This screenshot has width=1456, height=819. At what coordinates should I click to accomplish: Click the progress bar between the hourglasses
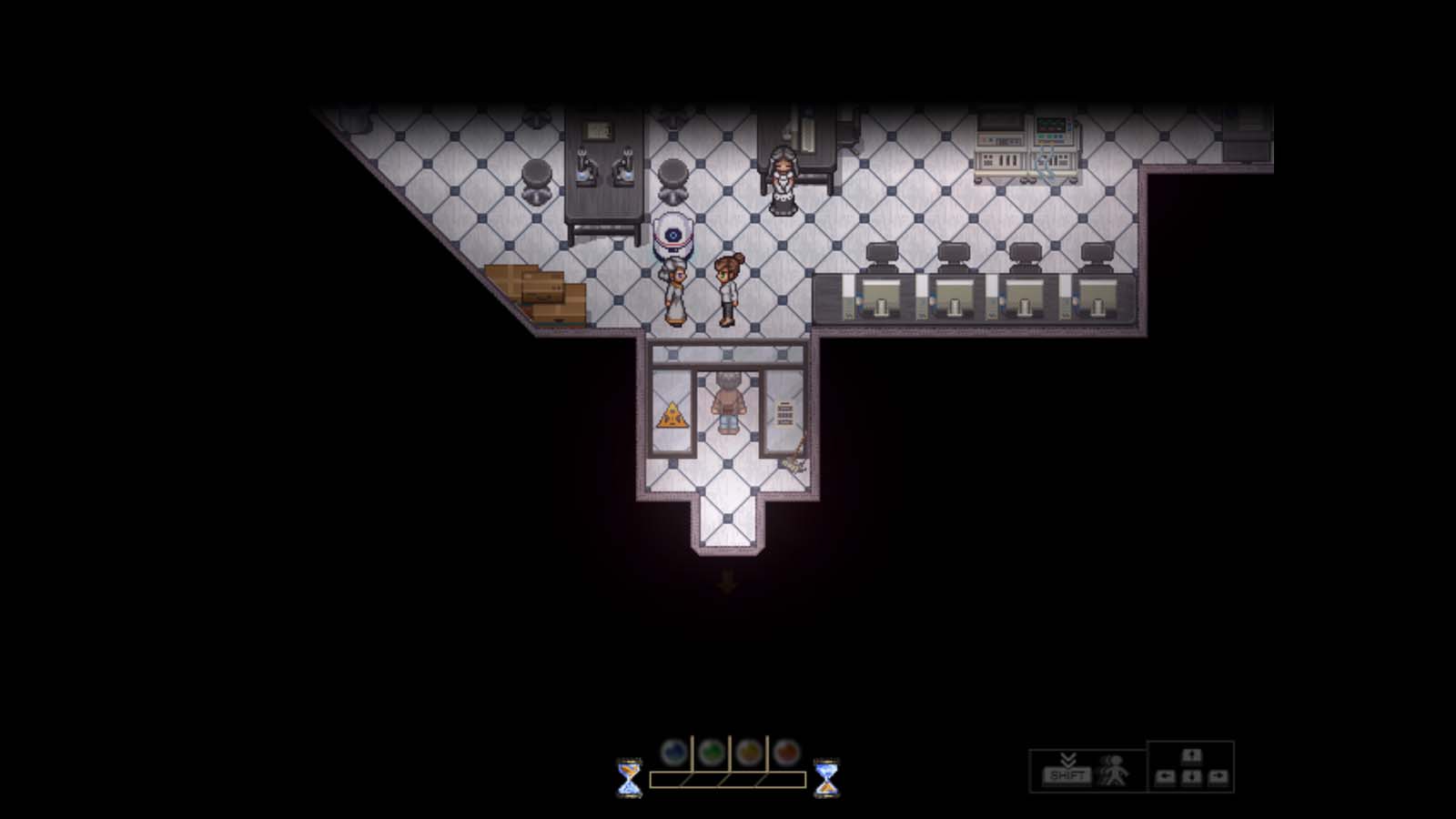[728, 779]
